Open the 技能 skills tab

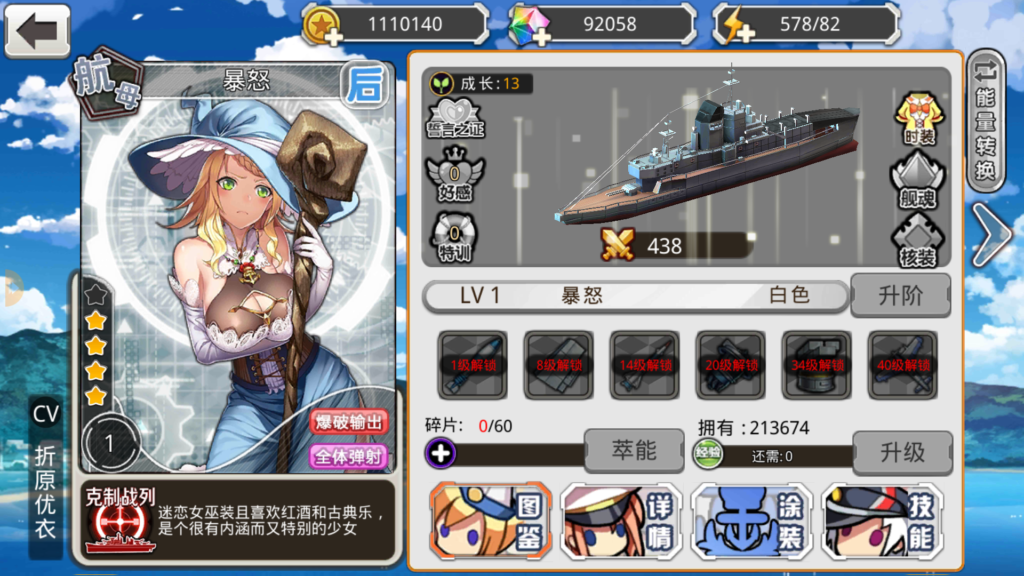pyautogui.click(x=881, y=520)
